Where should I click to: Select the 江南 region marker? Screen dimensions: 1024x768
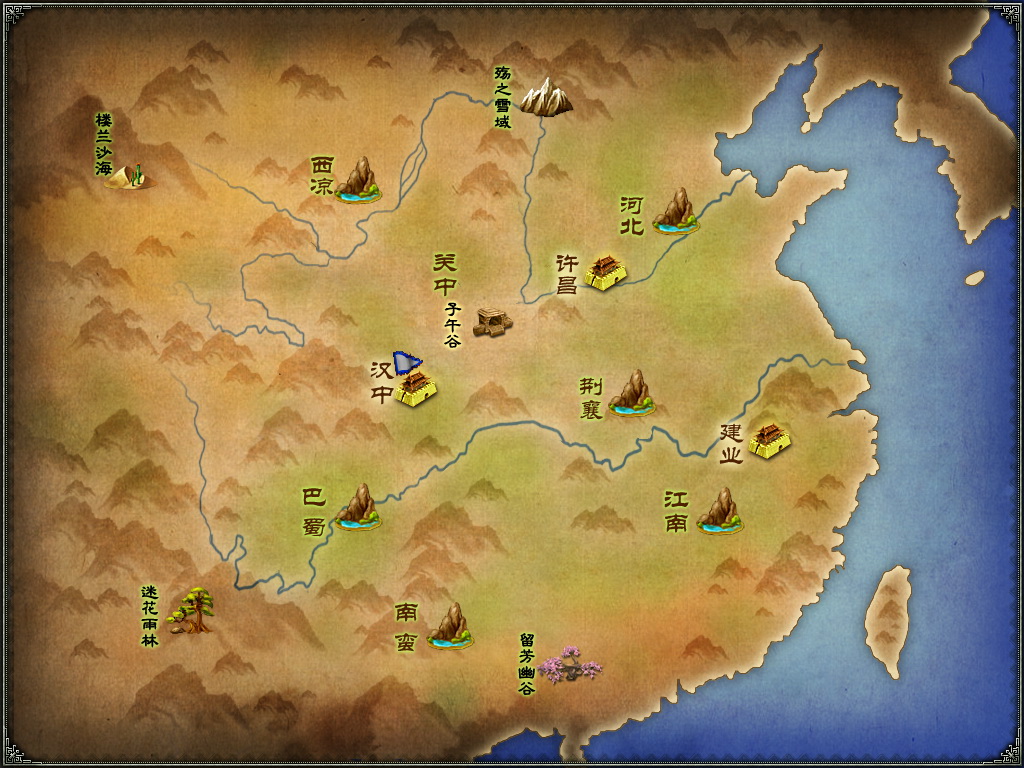tap(720, 511)
